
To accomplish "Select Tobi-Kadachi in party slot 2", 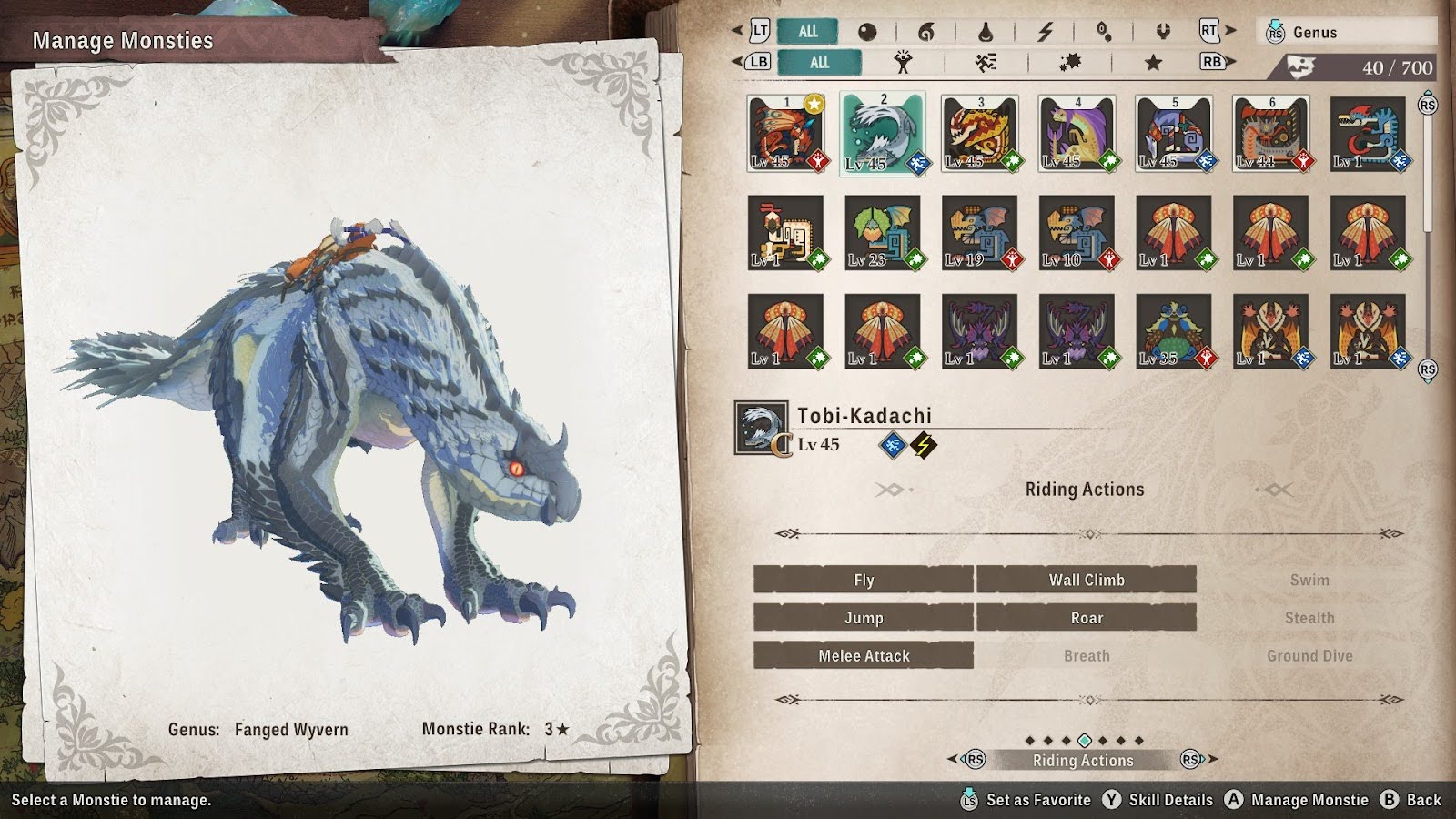I will [882, 134].
